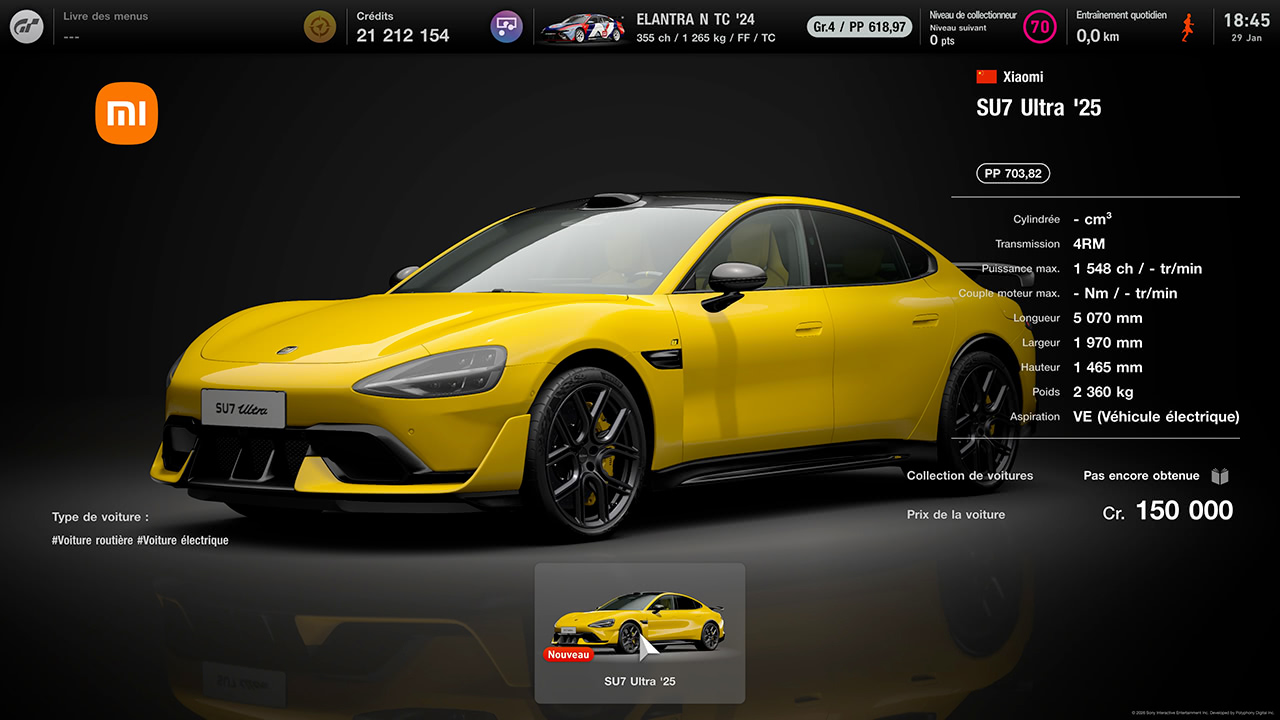Click the car collection book icon

(x=1220, y=476)
